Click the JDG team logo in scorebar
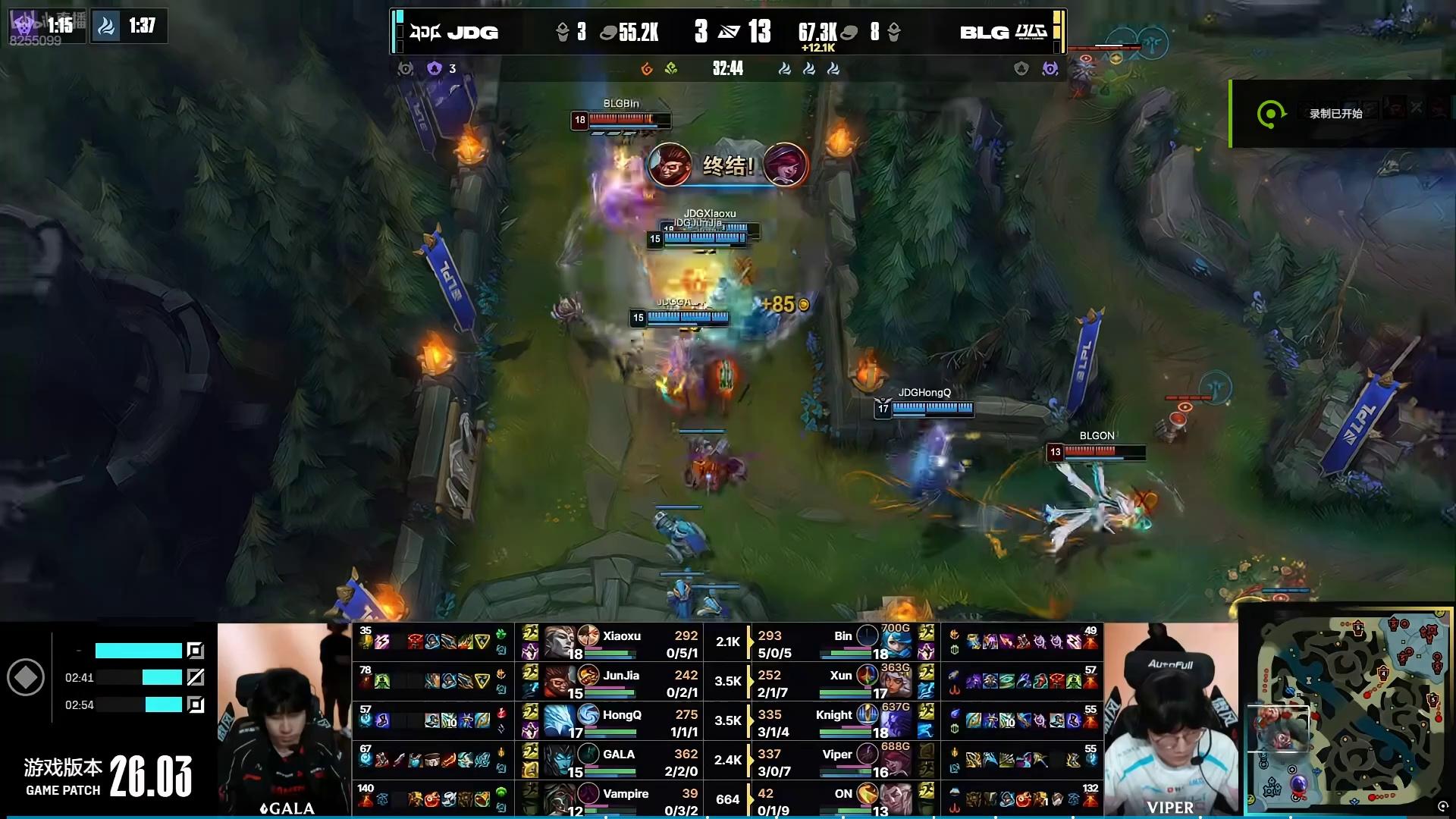Image resolution: width=1456 pixels, height=819 pixels. pyautogui.click(x=425, y=32)
